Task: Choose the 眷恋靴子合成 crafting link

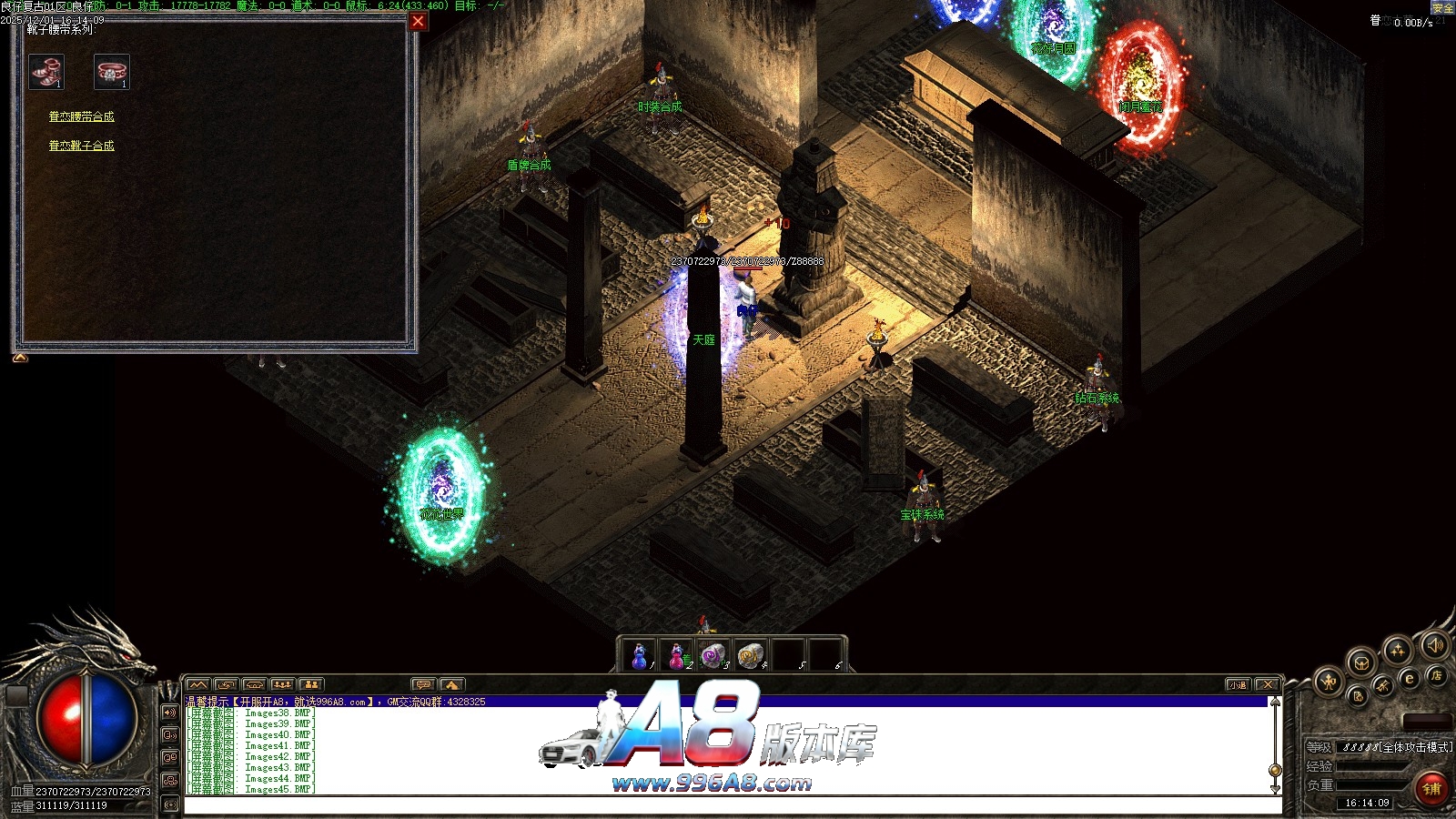Action: 81,146
